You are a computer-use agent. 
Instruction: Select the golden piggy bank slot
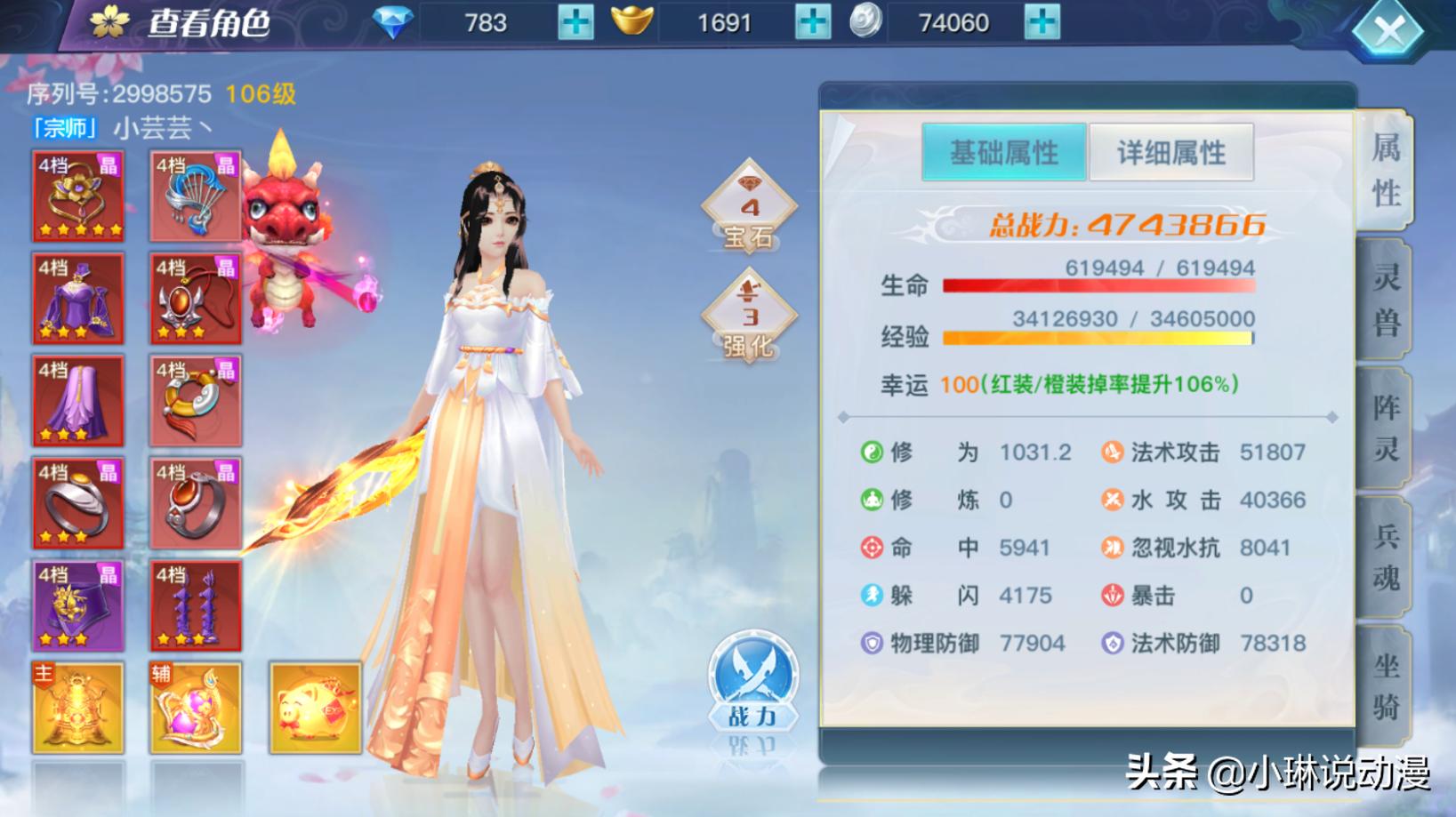click(x=315, y=708)
